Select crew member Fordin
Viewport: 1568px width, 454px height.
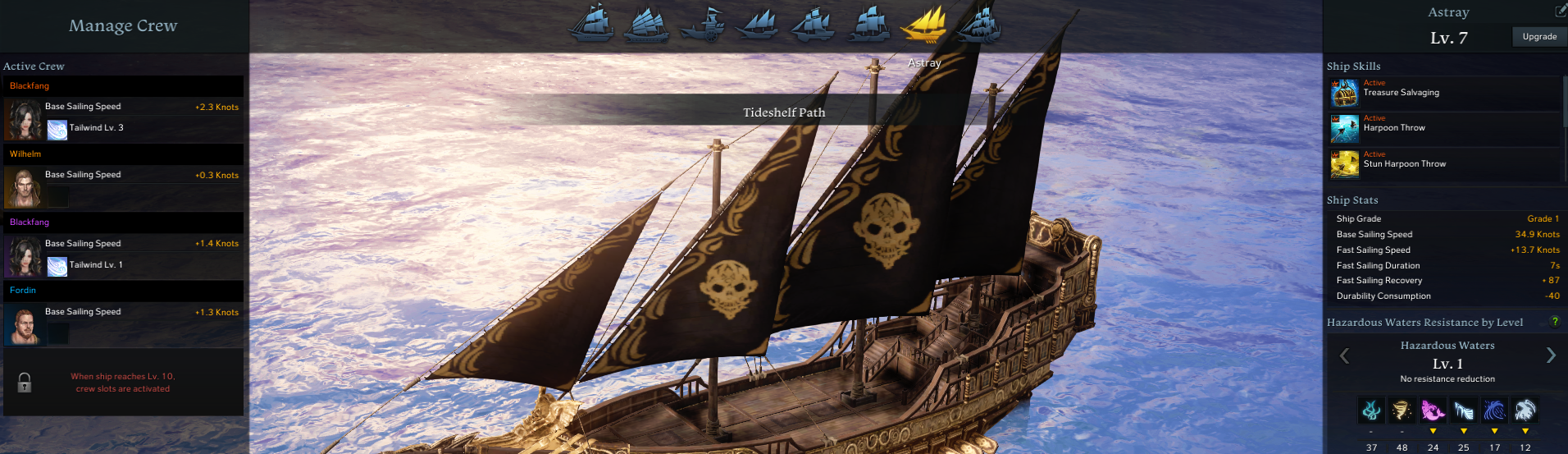[23, 325]
